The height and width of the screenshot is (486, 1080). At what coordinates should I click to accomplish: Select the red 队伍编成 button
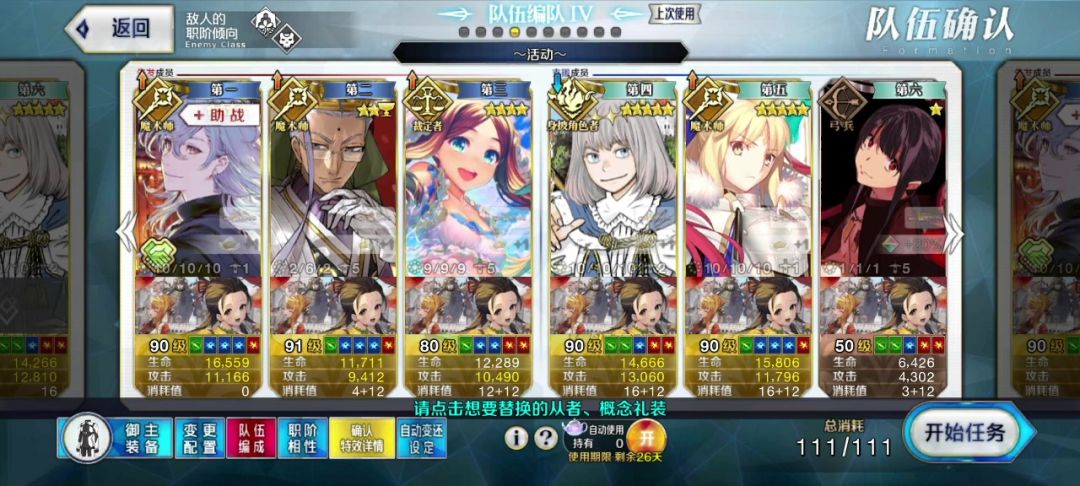pos(250,437)
